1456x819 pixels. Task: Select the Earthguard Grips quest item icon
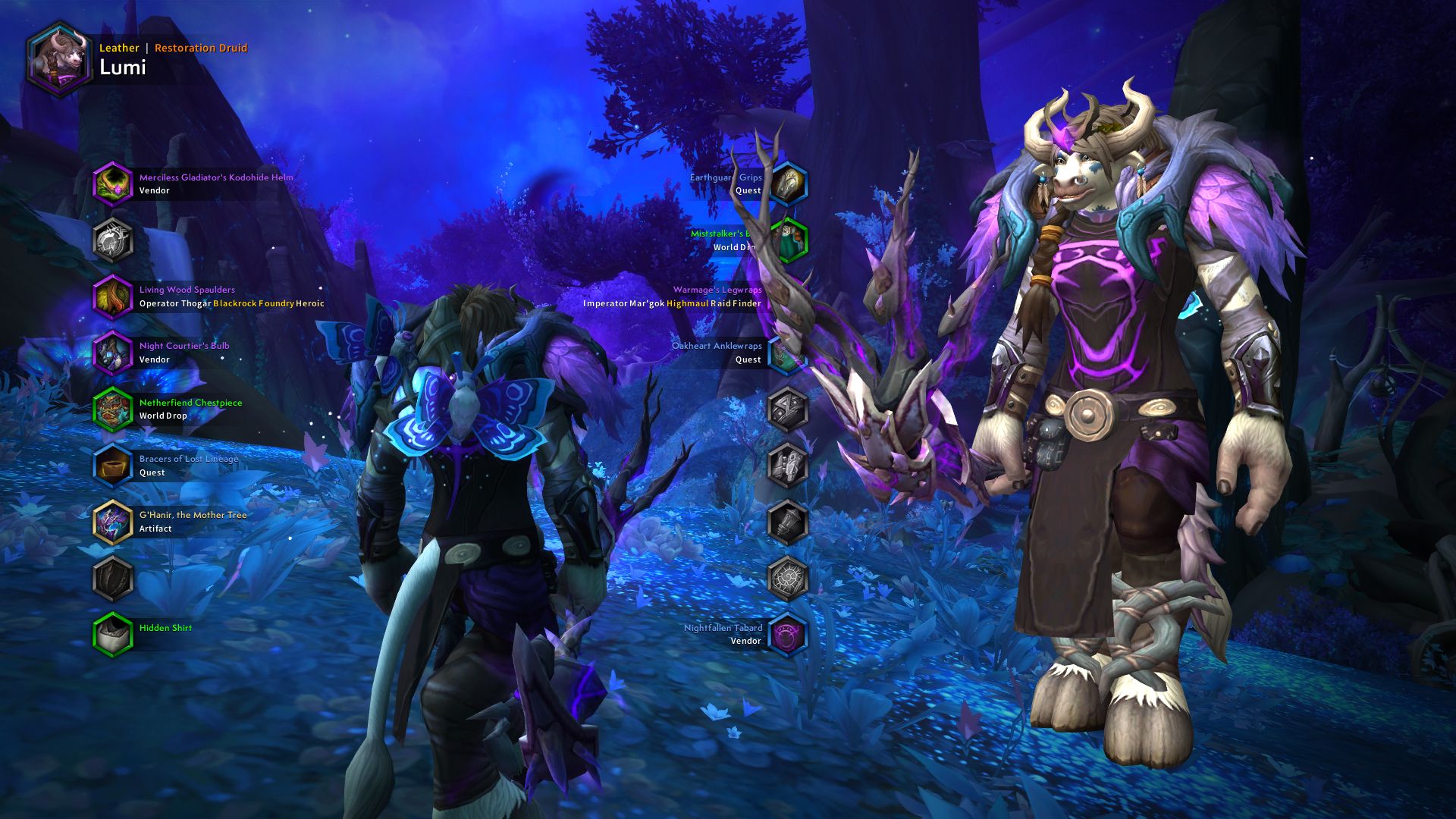point(789,183)
